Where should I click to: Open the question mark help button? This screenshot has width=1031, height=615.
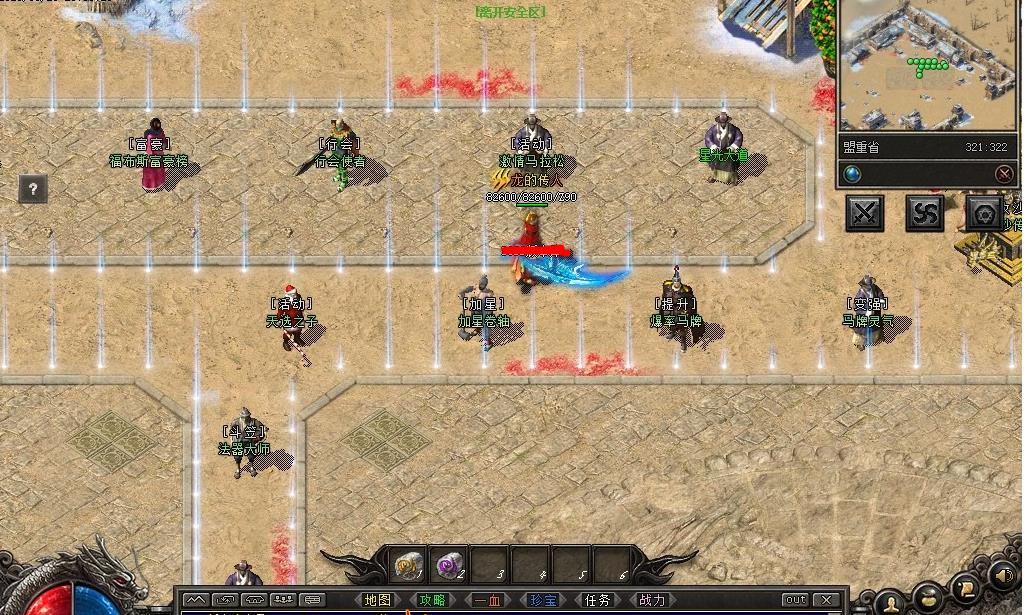coord(33,189)
